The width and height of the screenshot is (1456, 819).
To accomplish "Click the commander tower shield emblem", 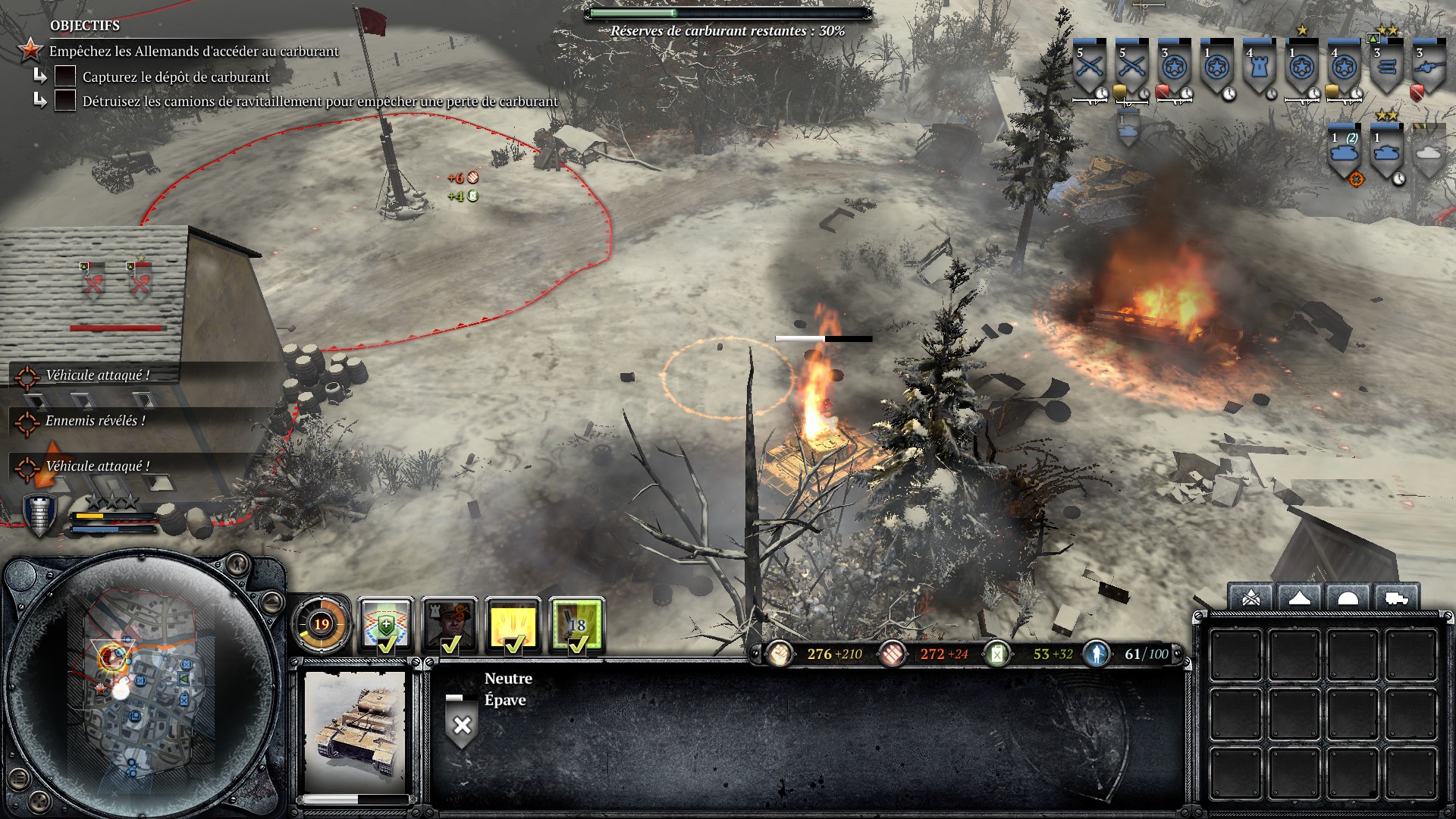I will 39,515.
